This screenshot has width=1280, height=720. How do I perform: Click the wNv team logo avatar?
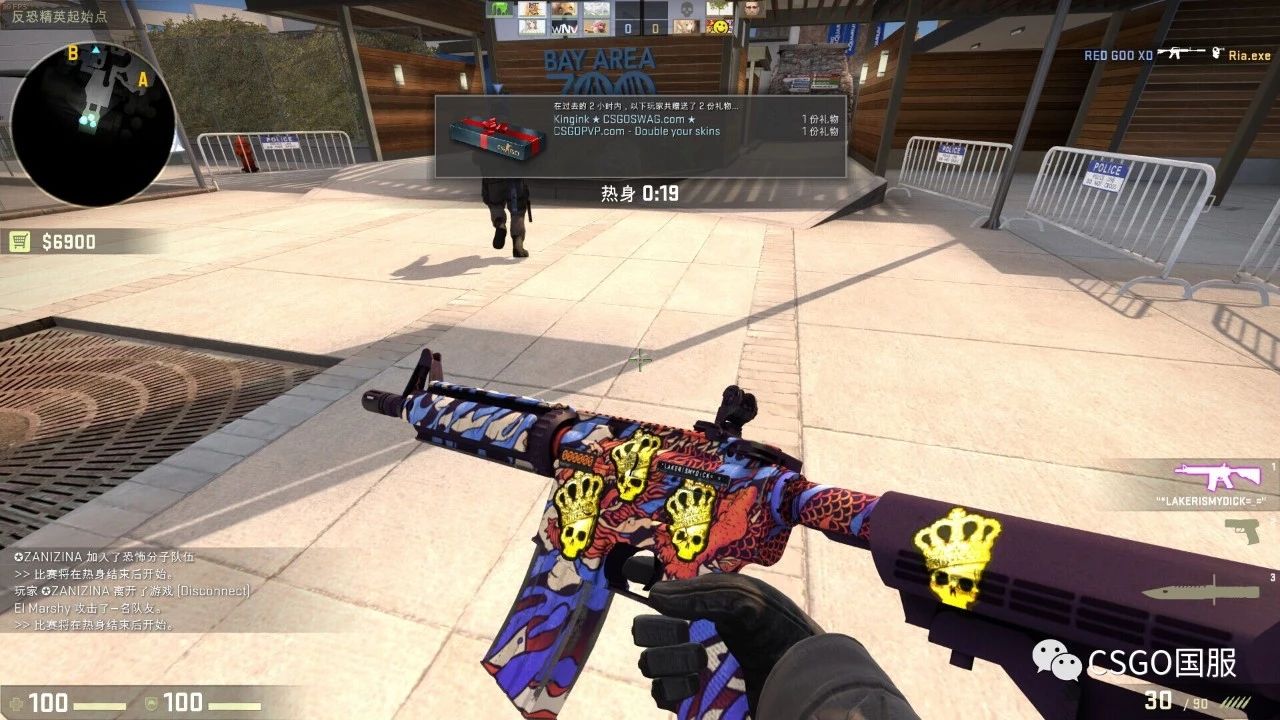(564, 28)
